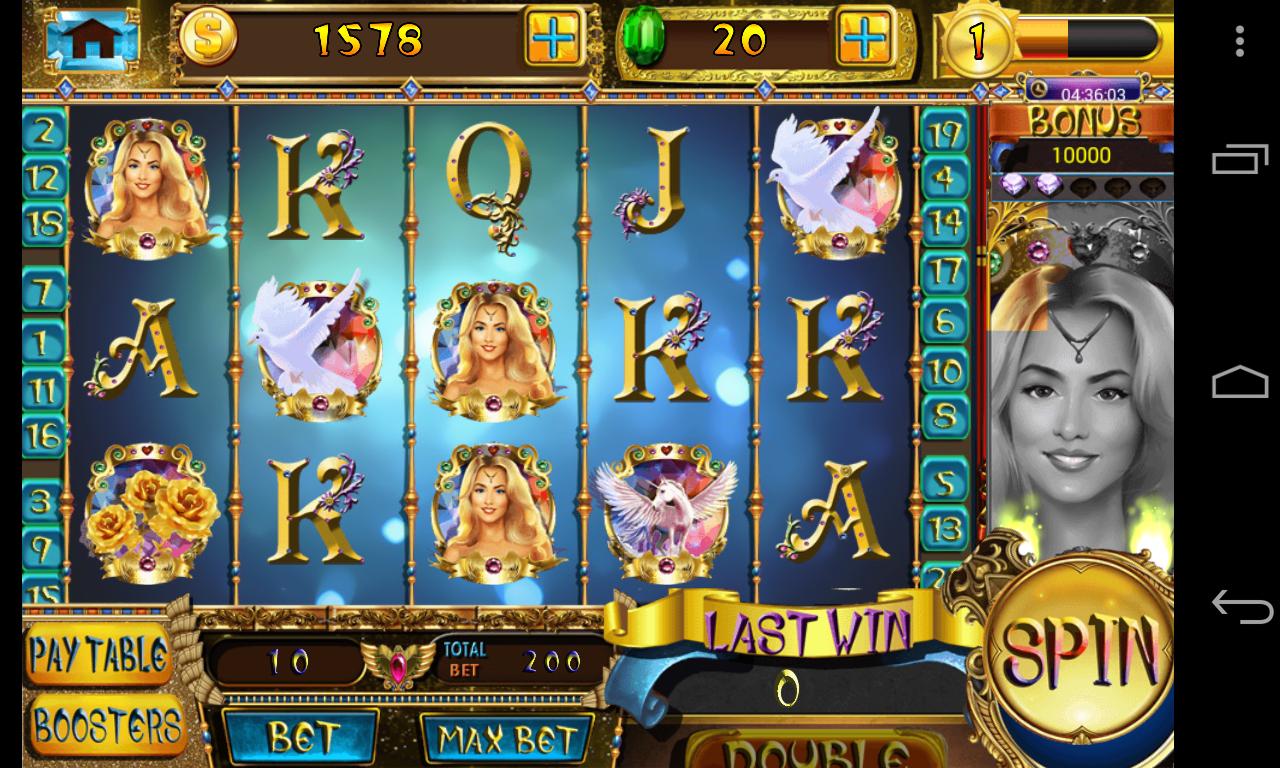Tap the Android back arrow

point(1240,606)
